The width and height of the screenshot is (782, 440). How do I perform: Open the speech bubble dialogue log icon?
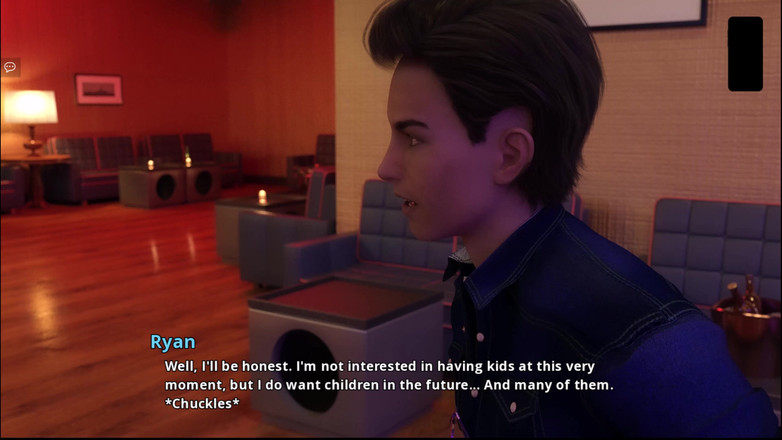pyautogui.click(x=10, y=67)
